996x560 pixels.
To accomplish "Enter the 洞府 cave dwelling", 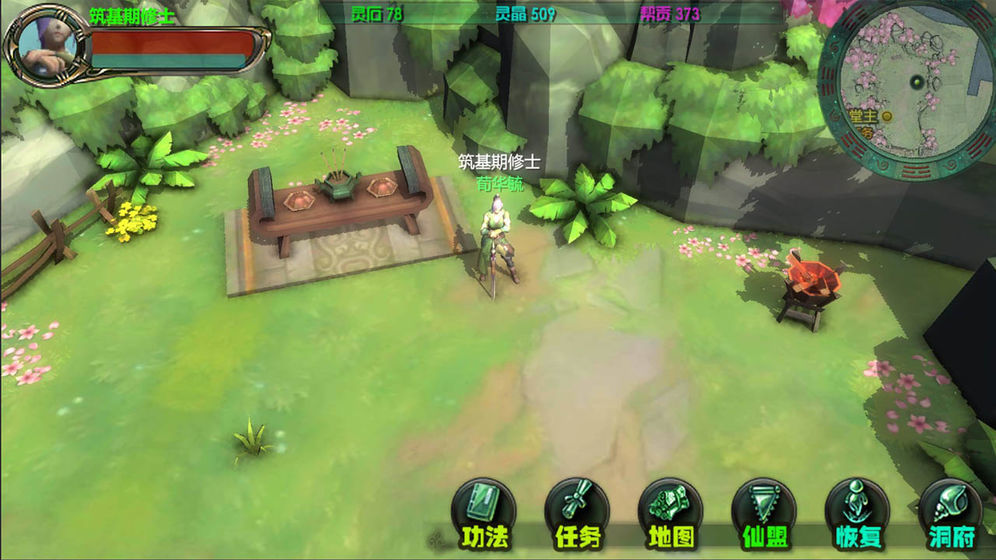I will [x=949, y=512].
